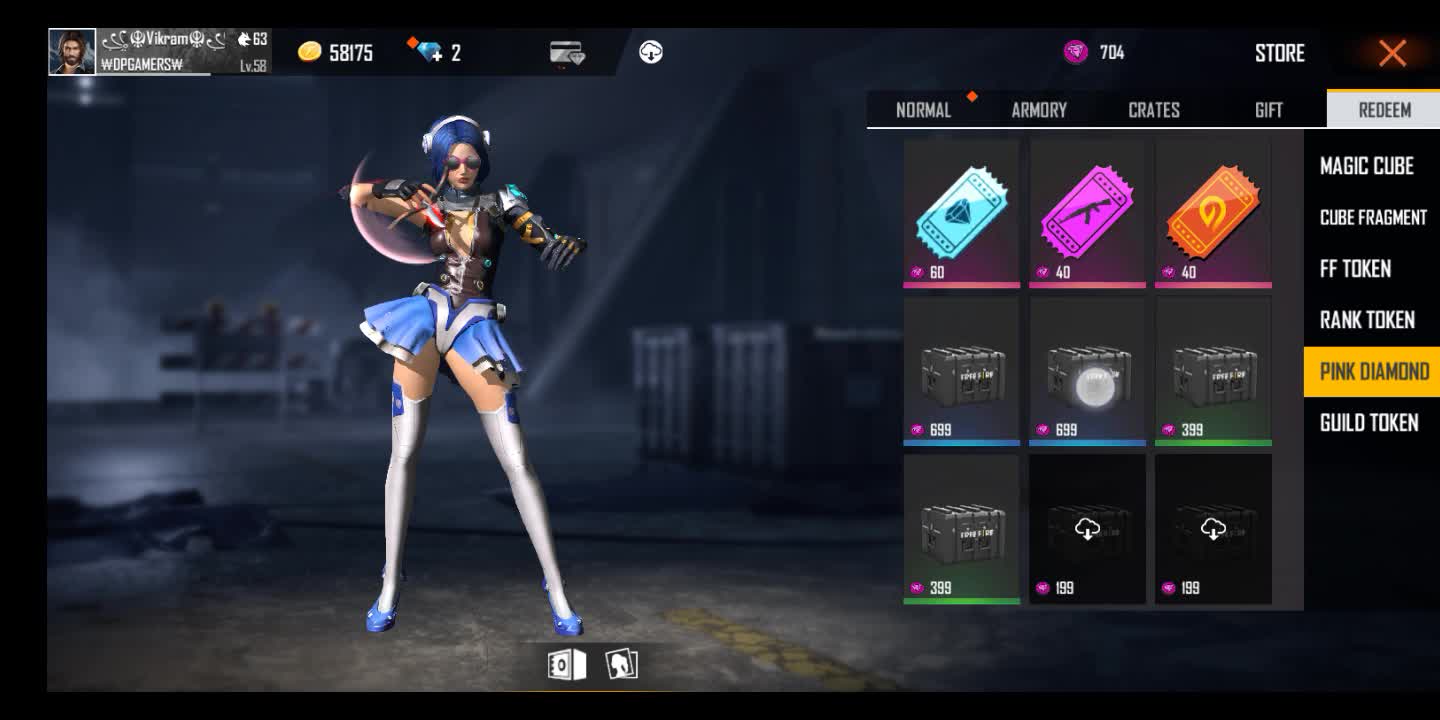Go to the Crates tab

(1154, 110)
